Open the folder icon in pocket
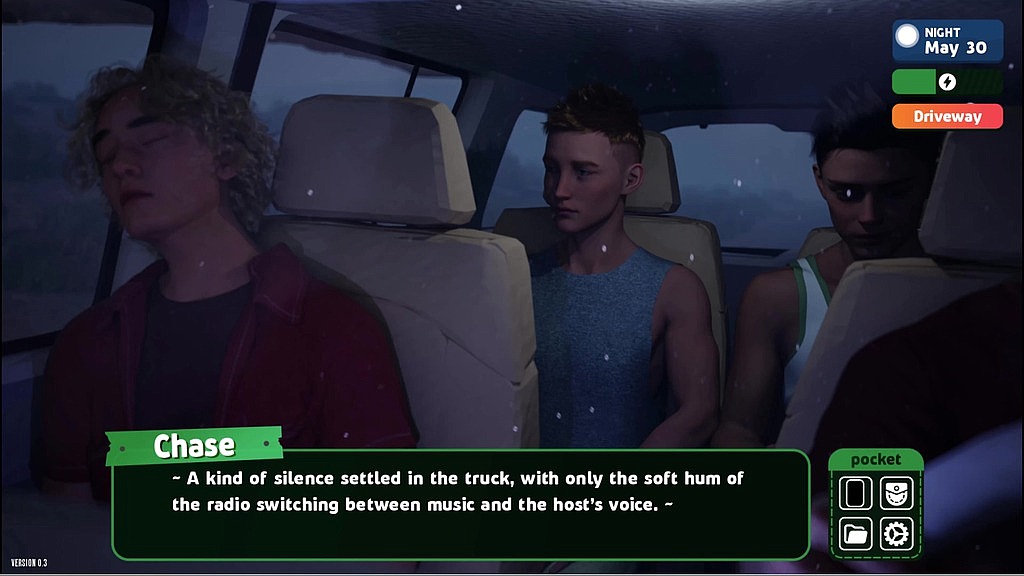 point(856,533)
